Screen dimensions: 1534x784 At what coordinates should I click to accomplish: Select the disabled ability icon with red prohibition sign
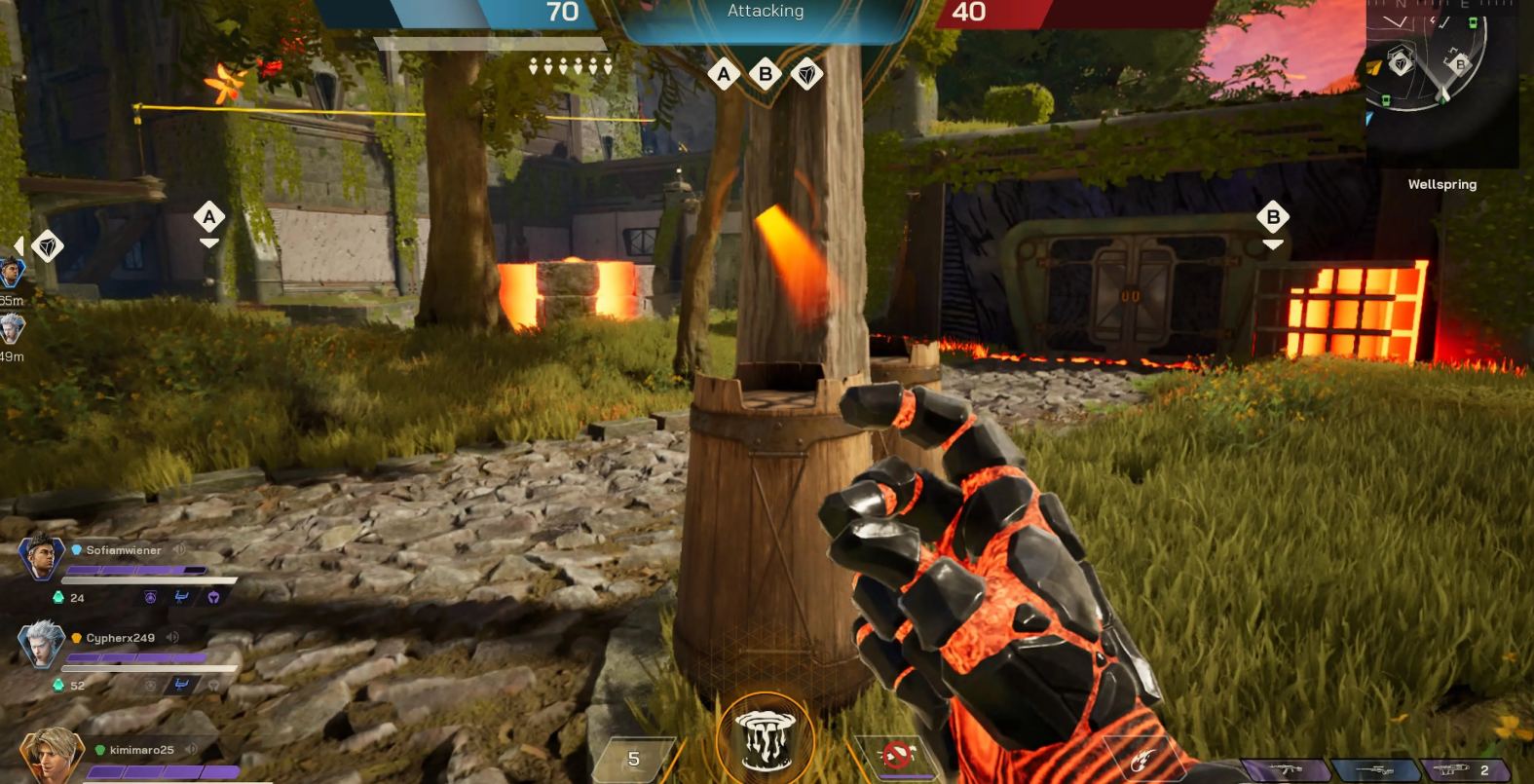(897, 754)
